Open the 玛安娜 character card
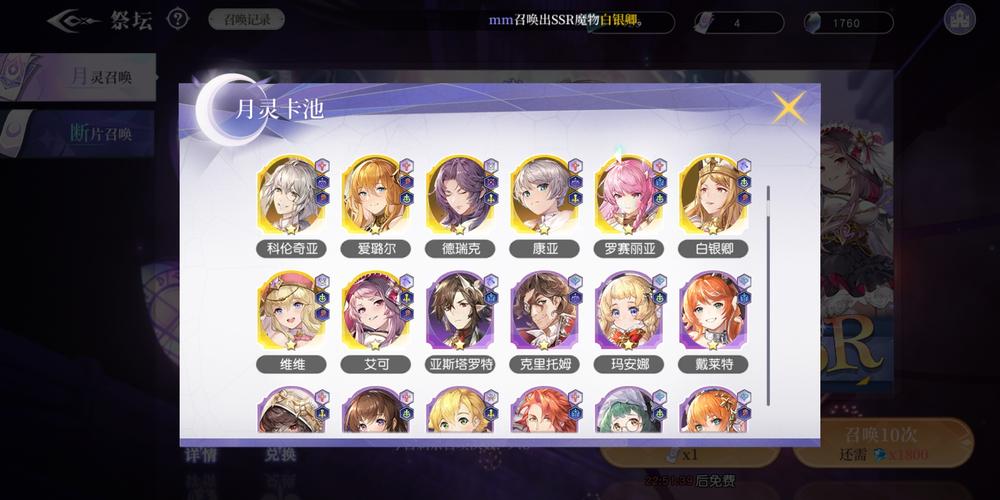Viewport: 1000px width, 500px height. pos(628,312)
